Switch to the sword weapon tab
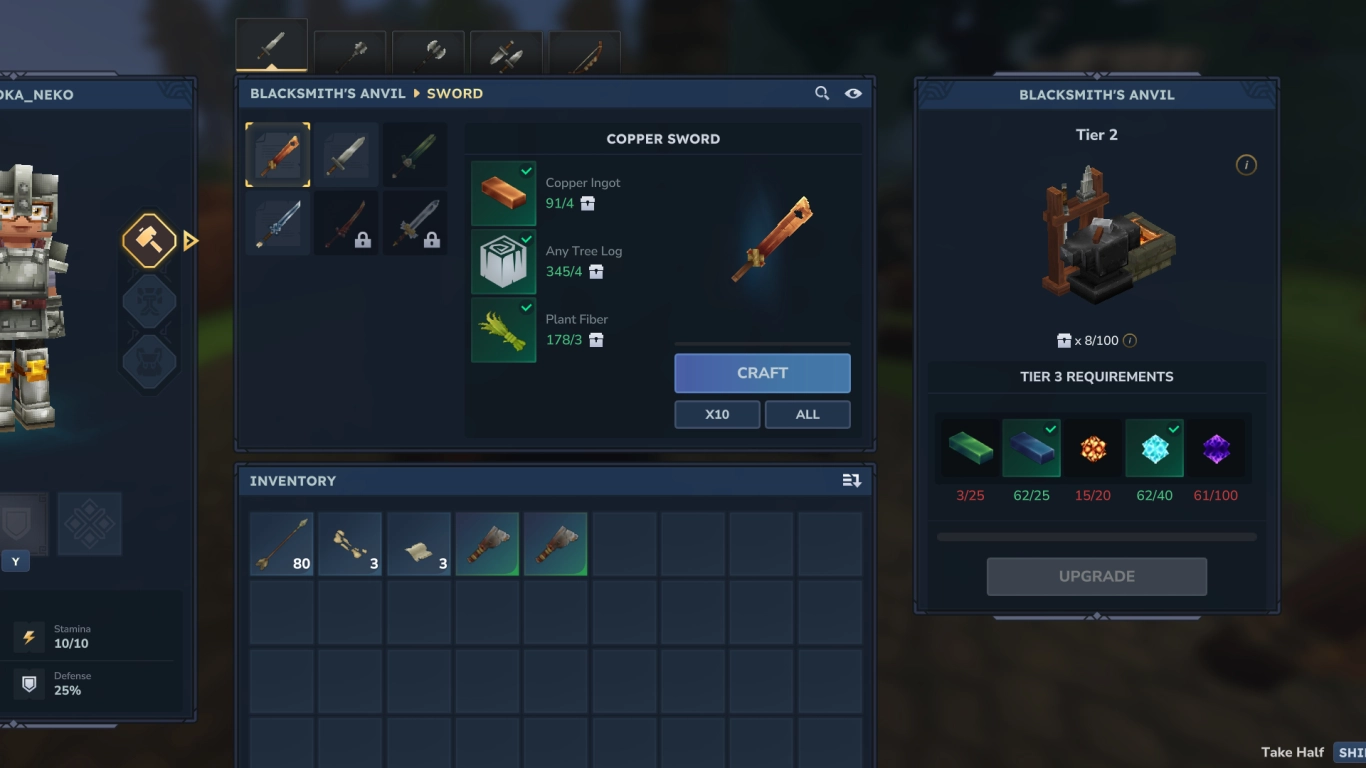This screenshot has height=768, width=1366. click(270, 43)
